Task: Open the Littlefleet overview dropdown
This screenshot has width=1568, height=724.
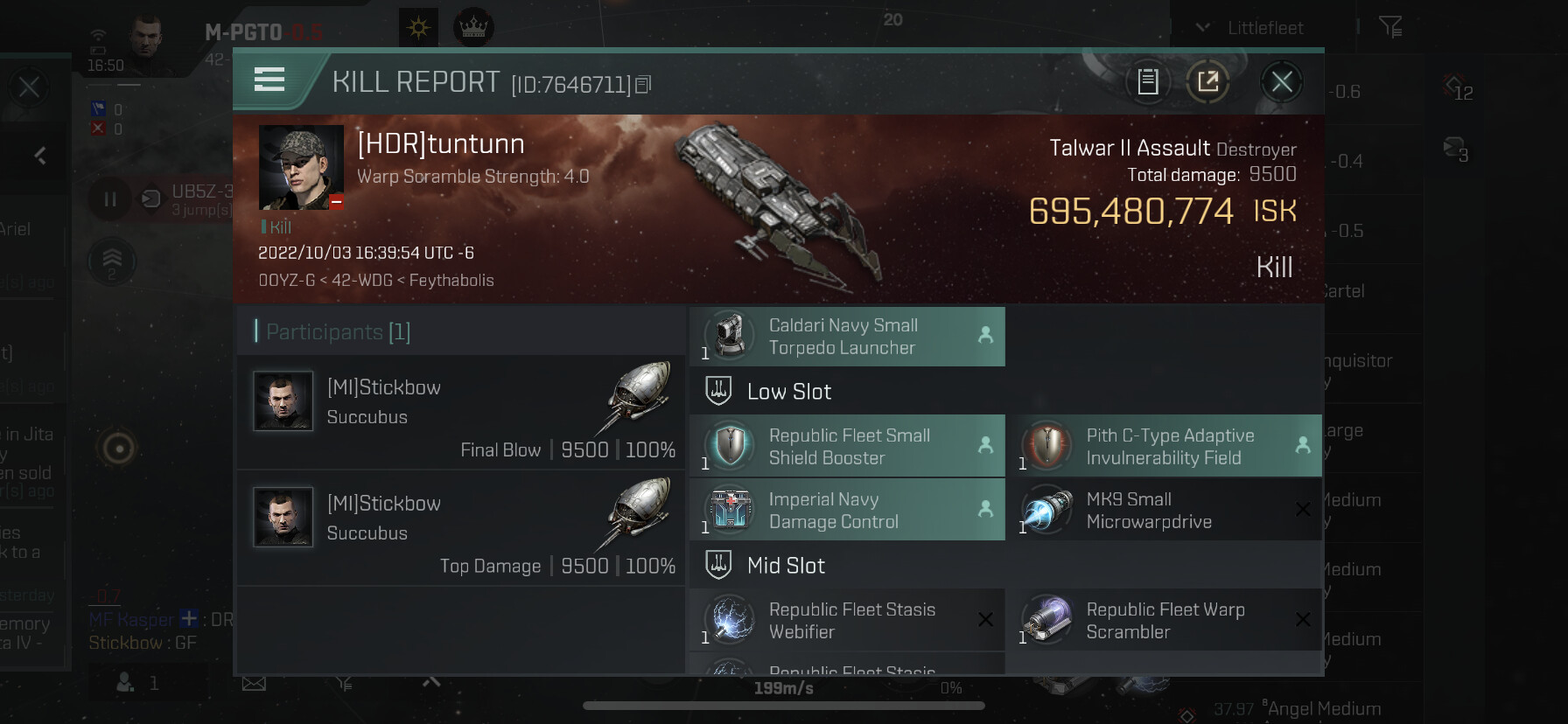Action: click(x=1251, y=28)
